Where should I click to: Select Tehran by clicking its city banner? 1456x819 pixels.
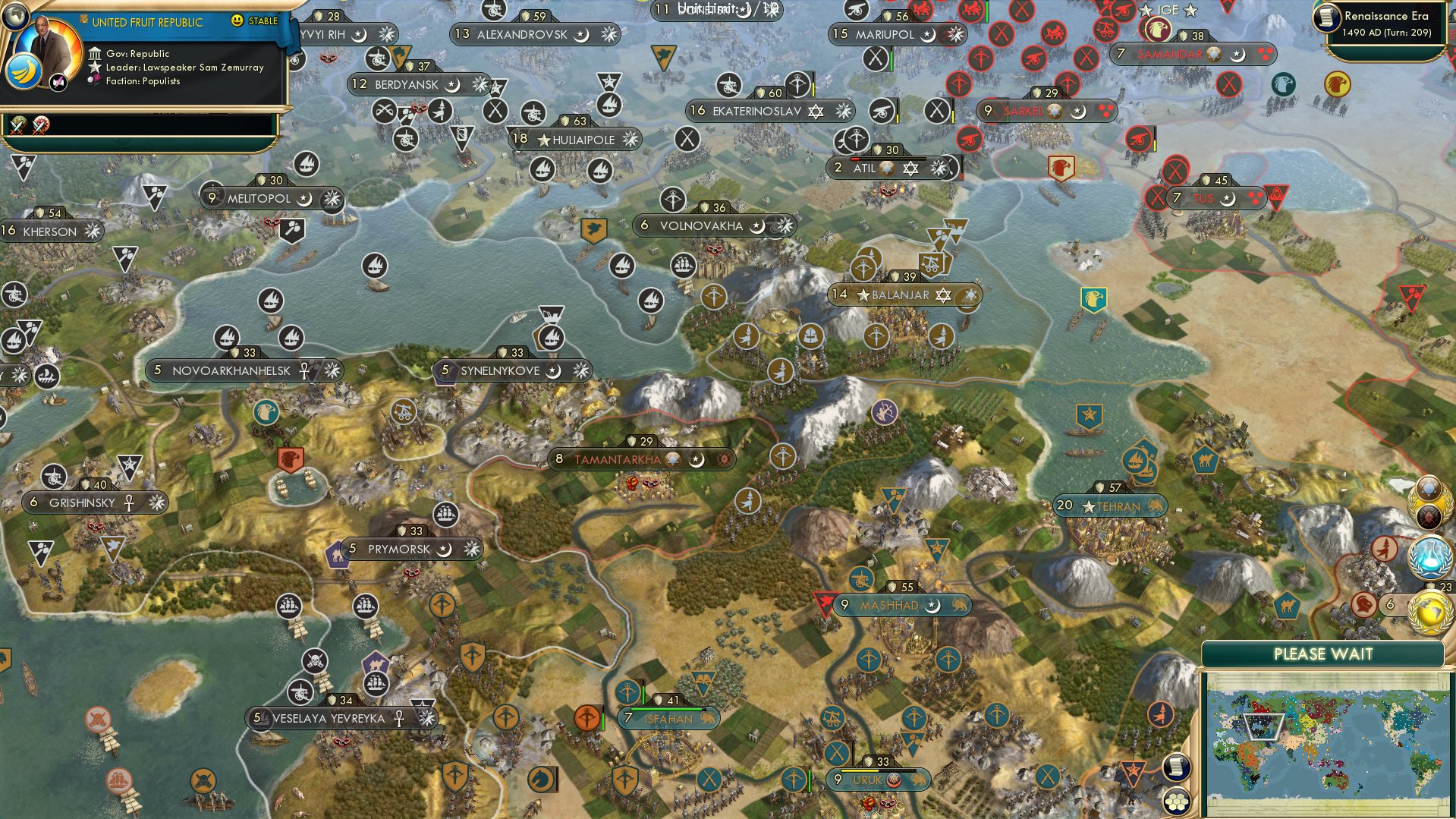tap(1109, 506)
